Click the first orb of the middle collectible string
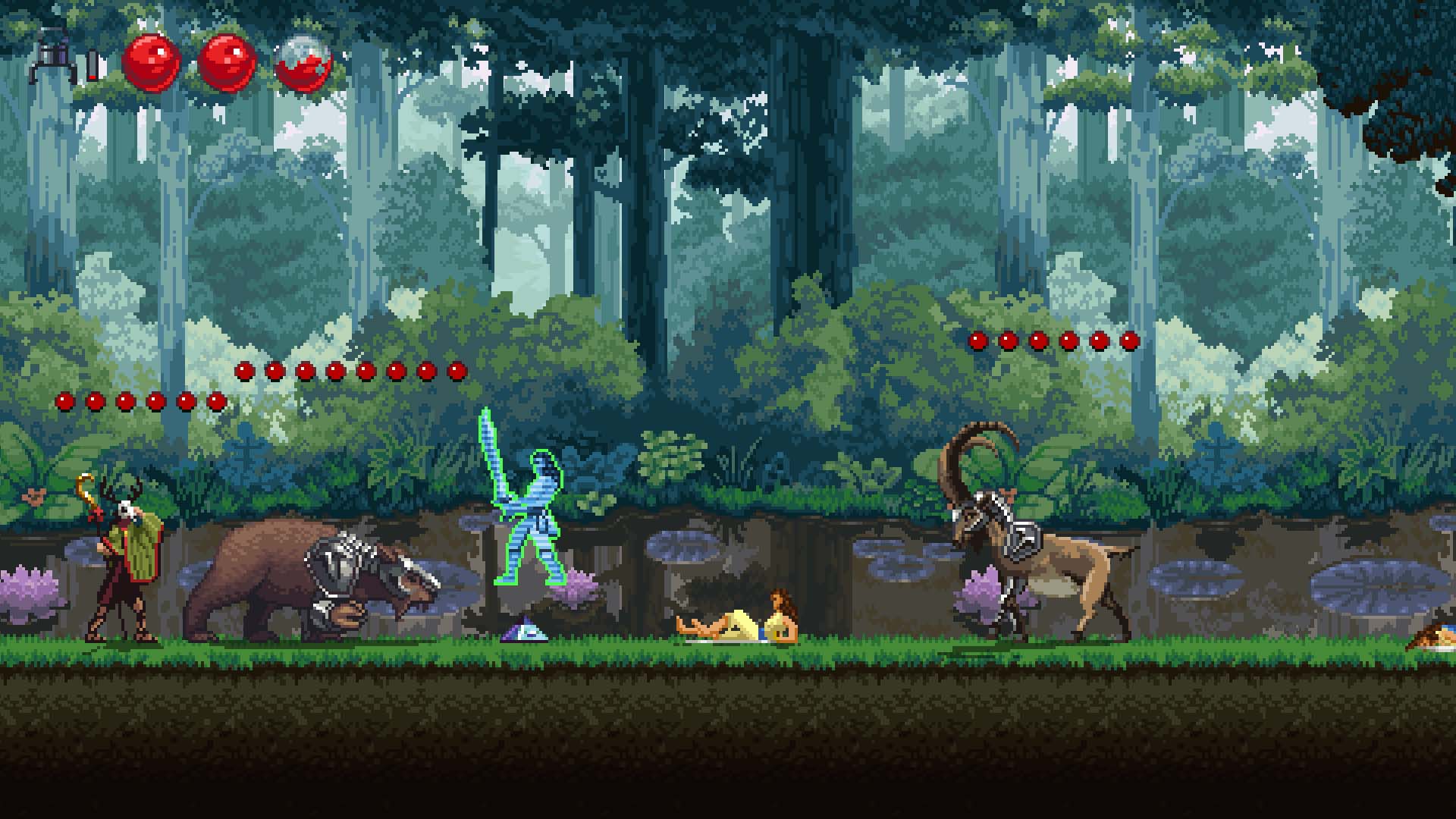The image size is (1456, 819). click(x=244, y=369)
